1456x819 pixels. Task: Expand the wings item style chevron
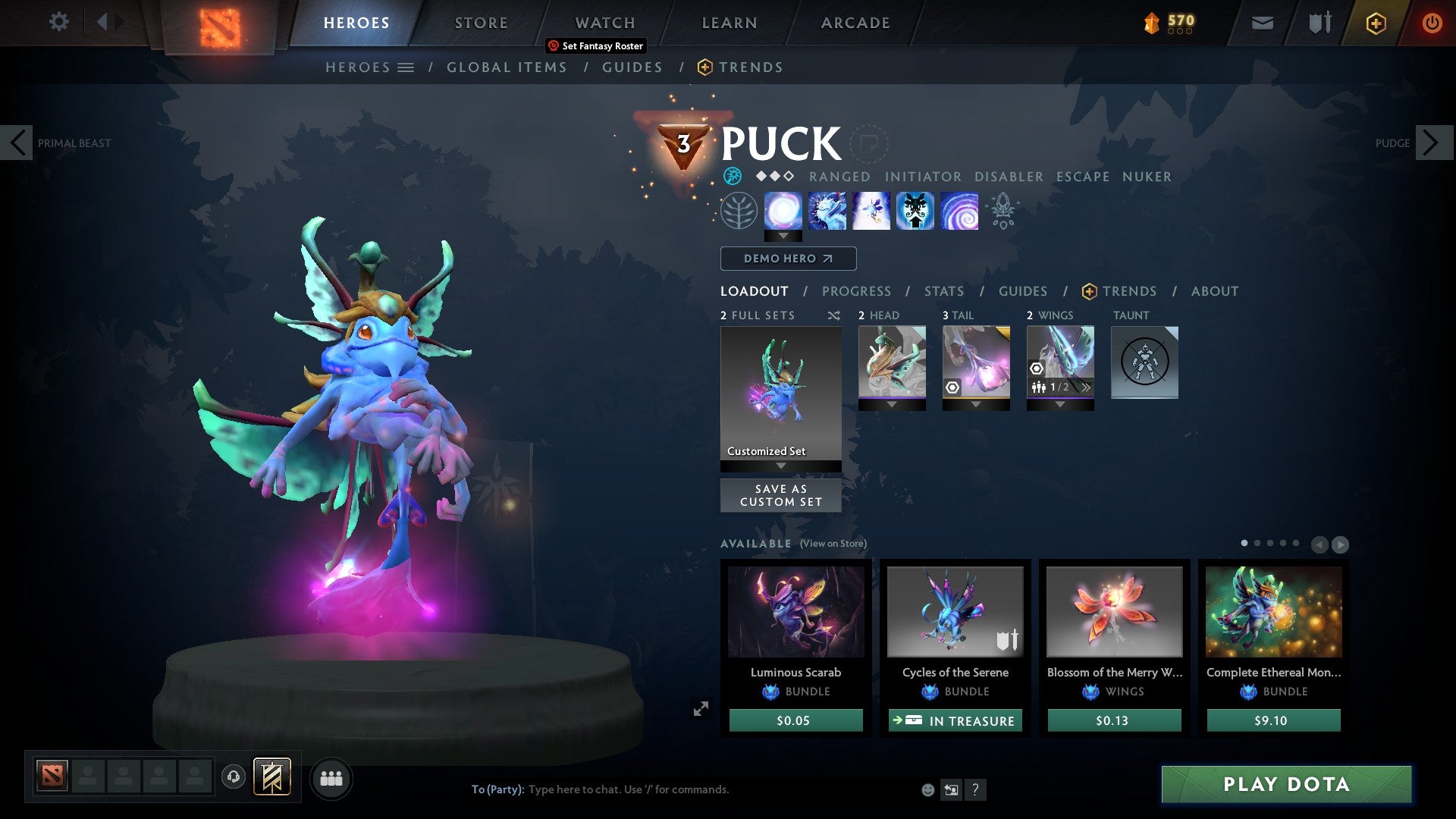coord(1087,388)
